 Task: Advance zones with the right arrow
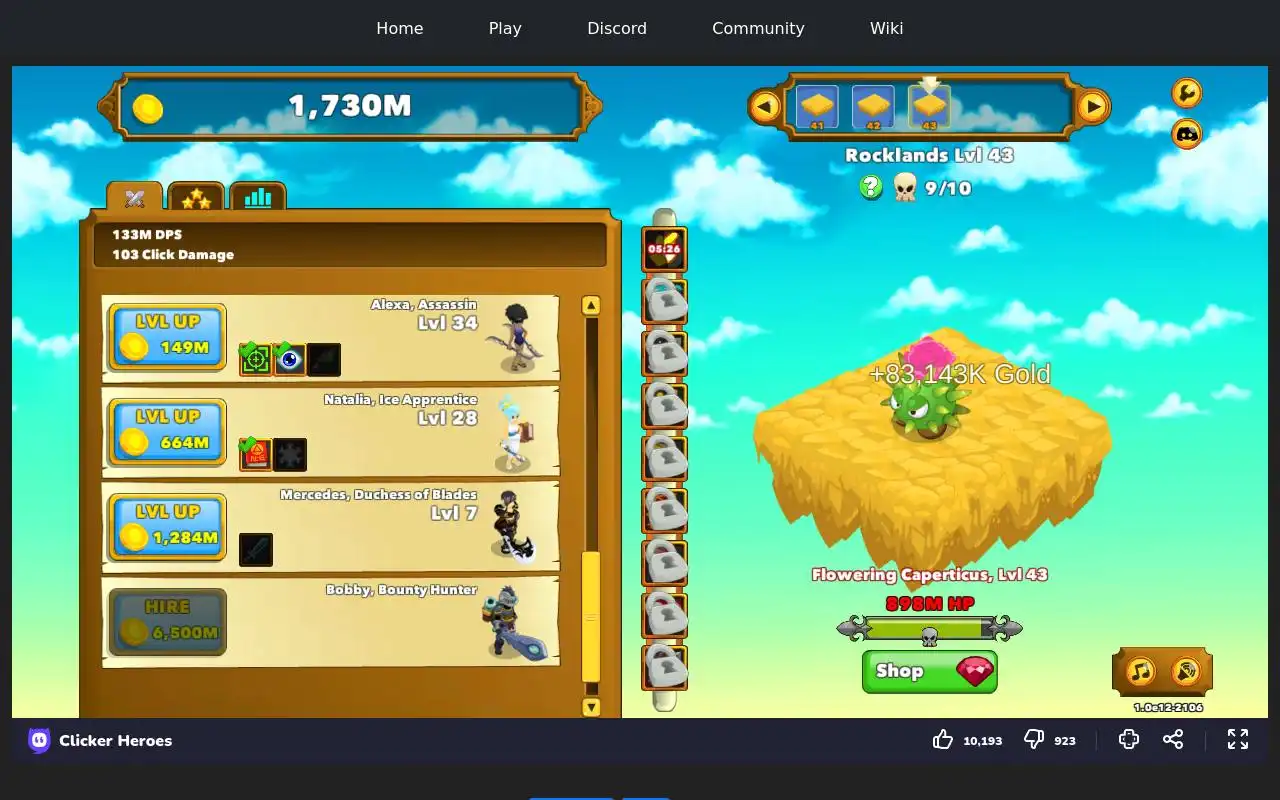tap(1093, 106)
